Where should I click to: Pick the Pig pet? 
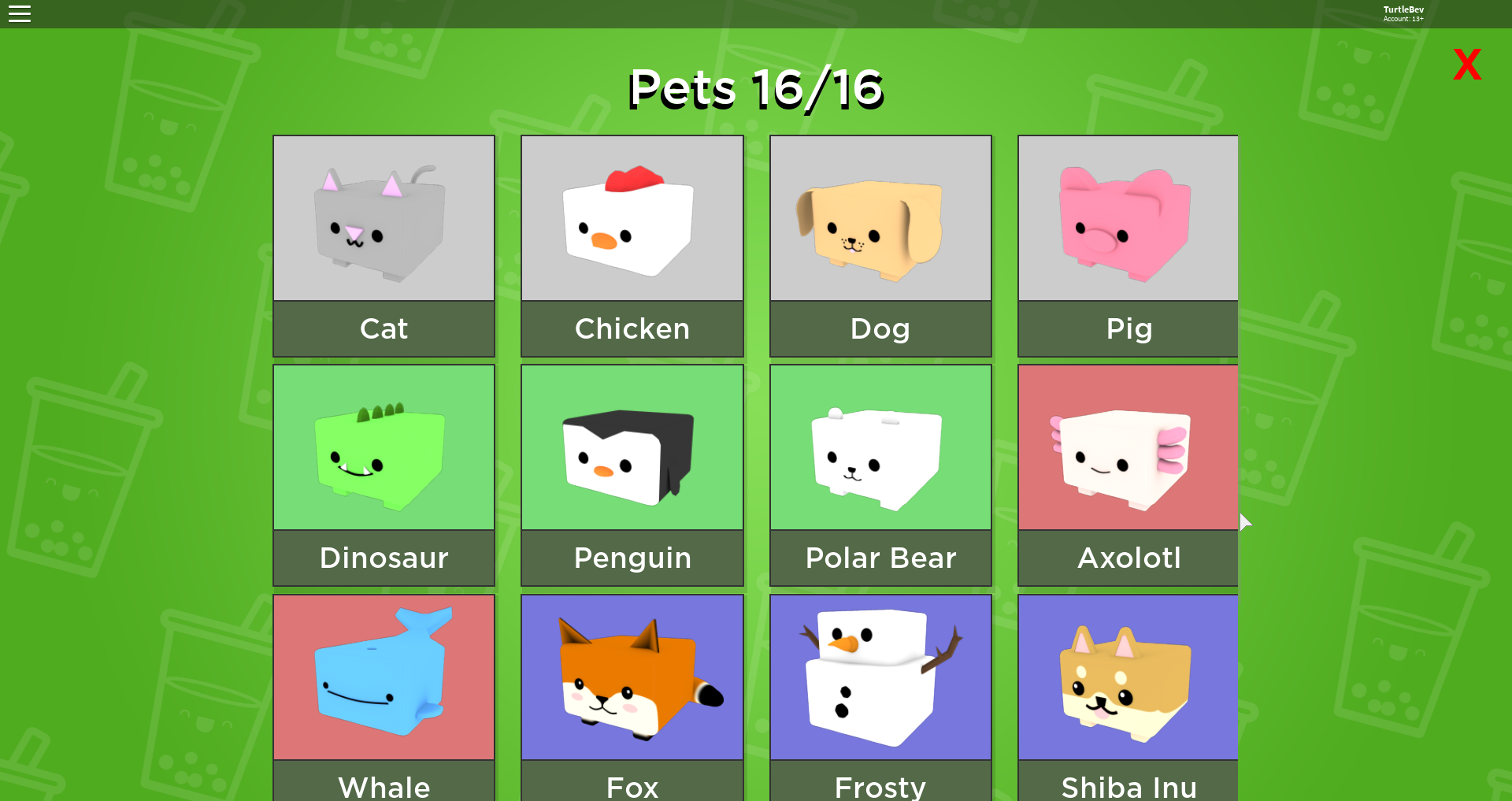(x=1127, y=218)
